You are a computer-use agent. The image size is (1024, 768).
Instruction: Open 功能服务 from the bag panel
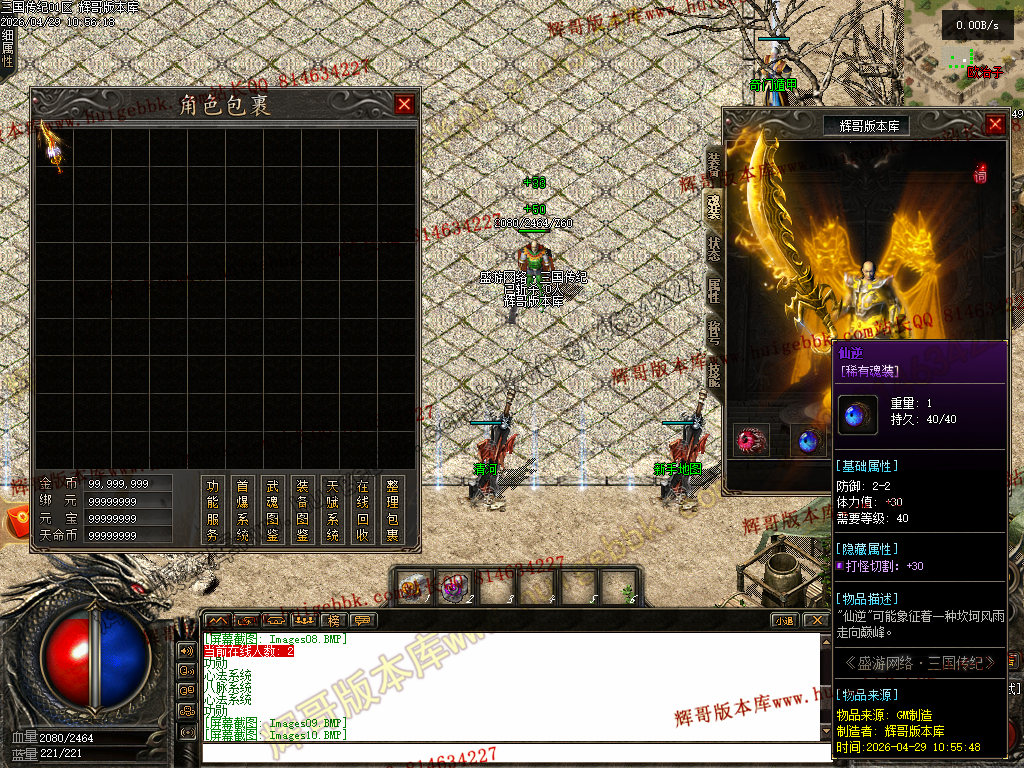[212, 510]
